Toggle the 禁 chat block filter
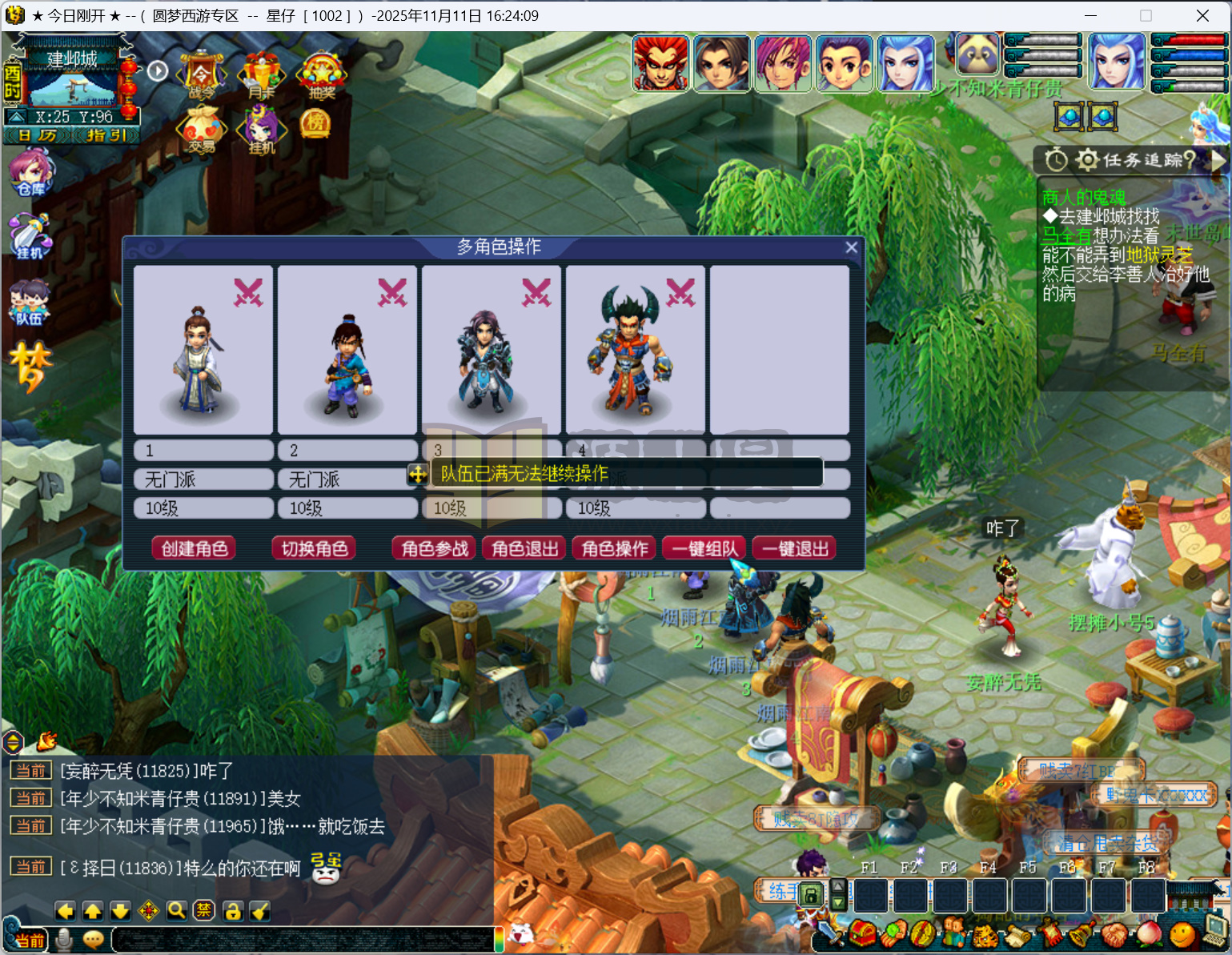This screenshot has height=955, width=1232. 203,911
